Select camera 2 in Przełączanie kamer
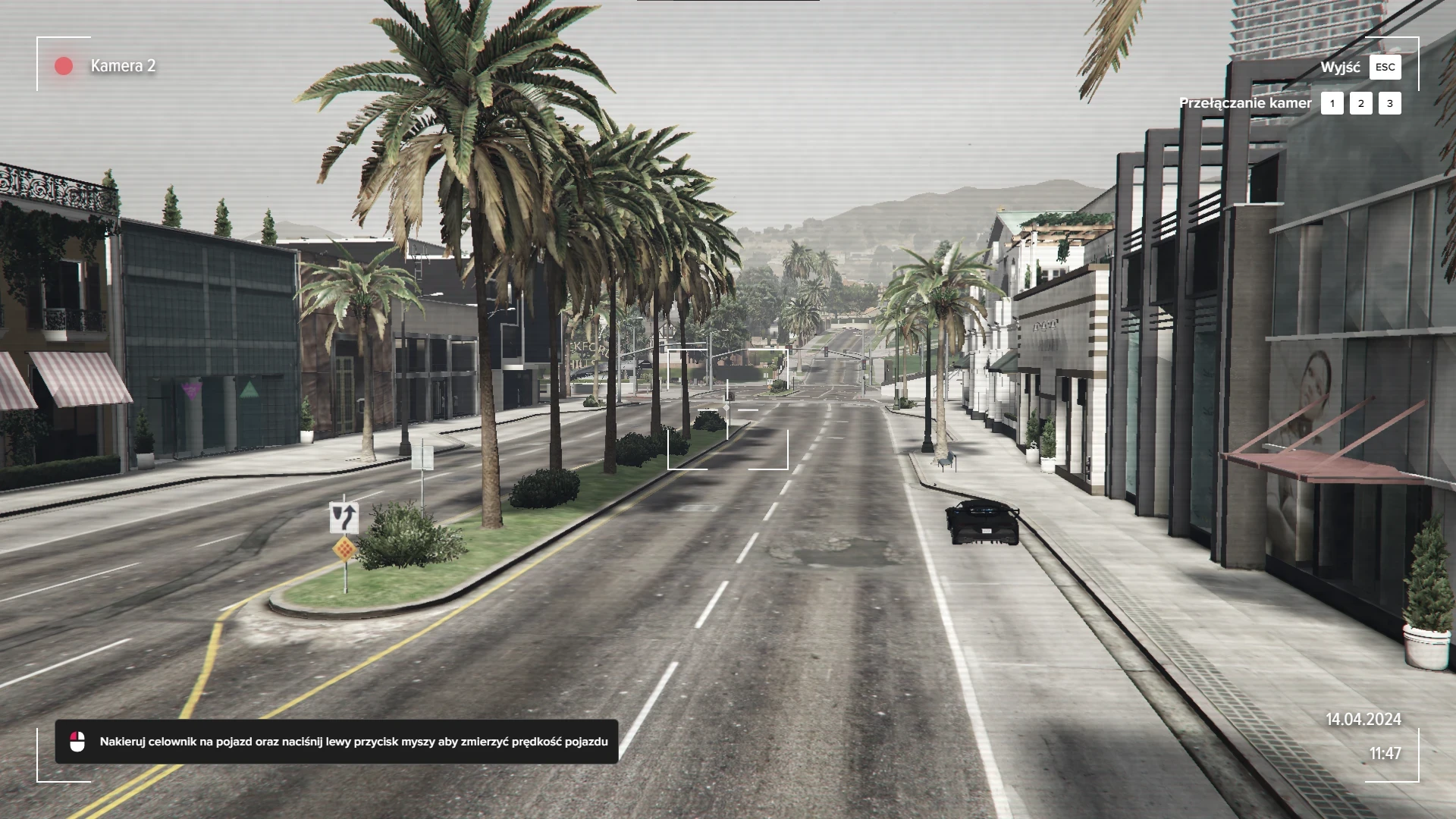Screen dimensions: 1456x819 [x=1360, y=104]
